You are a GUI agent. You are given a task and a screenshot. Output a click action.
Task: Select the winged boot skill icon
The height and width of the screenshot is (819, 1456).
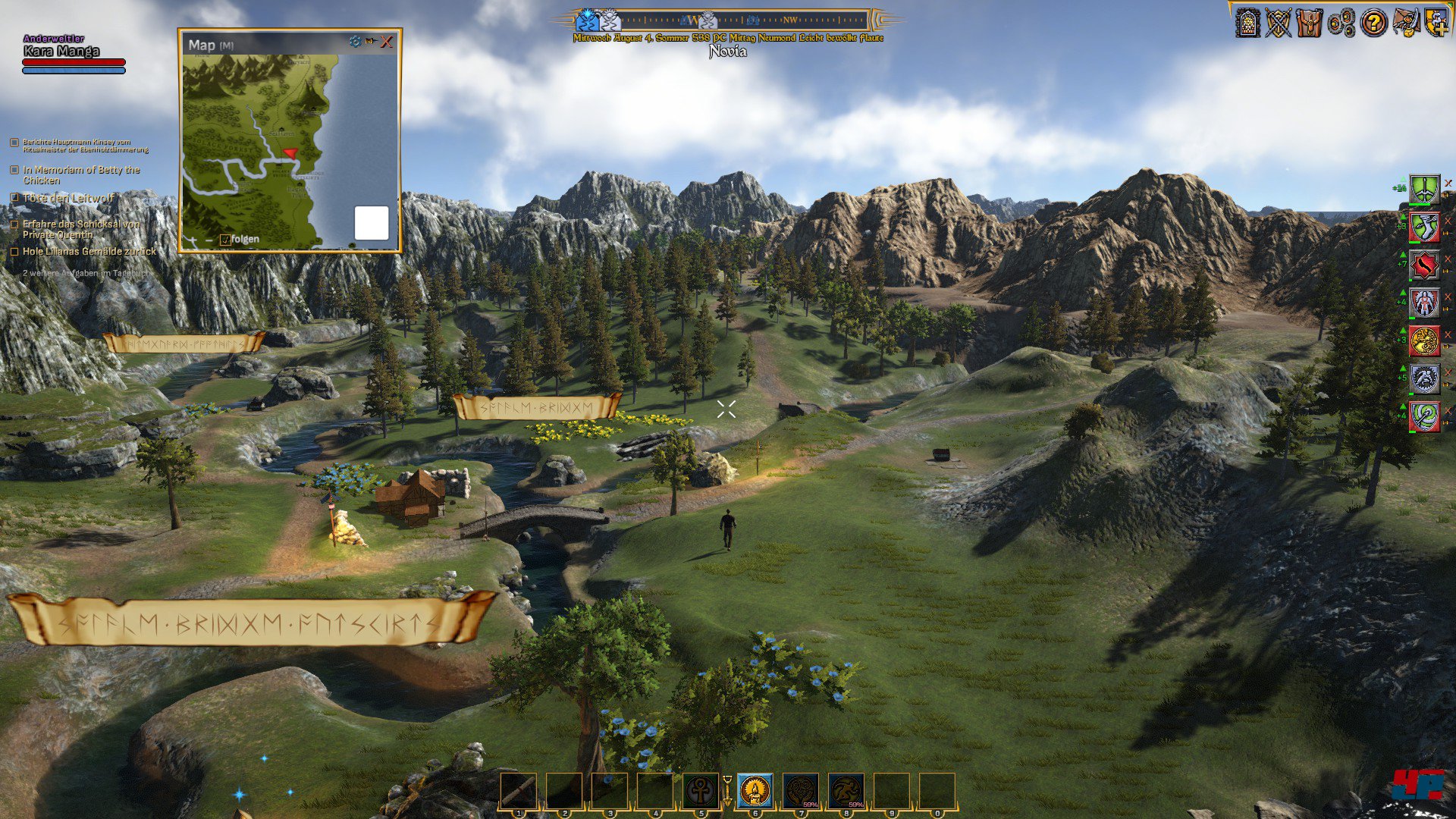pos(1424,227)
